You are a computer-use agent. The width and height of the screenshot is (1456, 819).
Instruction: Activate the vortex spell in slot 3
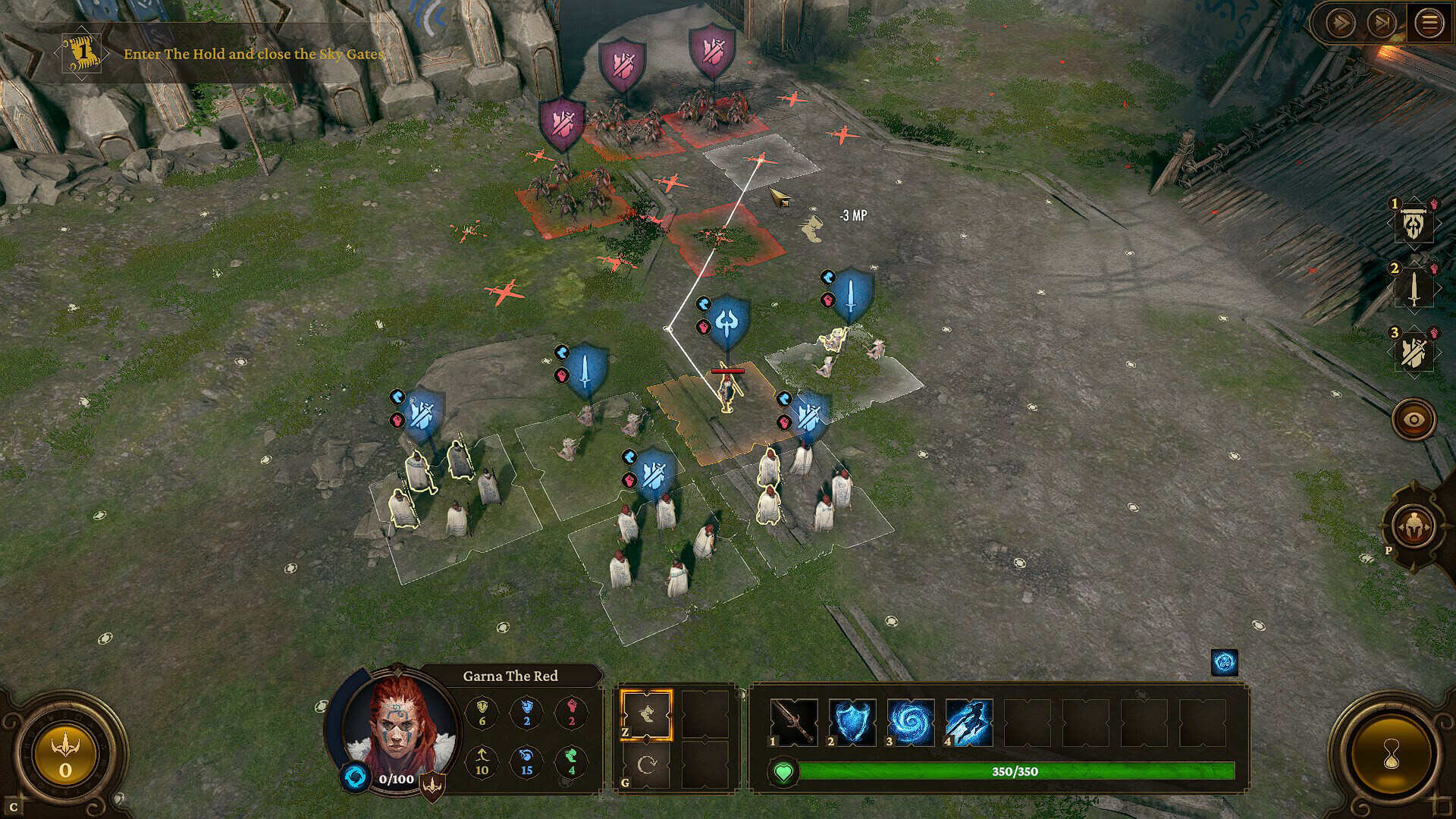[x=911, y=721]
